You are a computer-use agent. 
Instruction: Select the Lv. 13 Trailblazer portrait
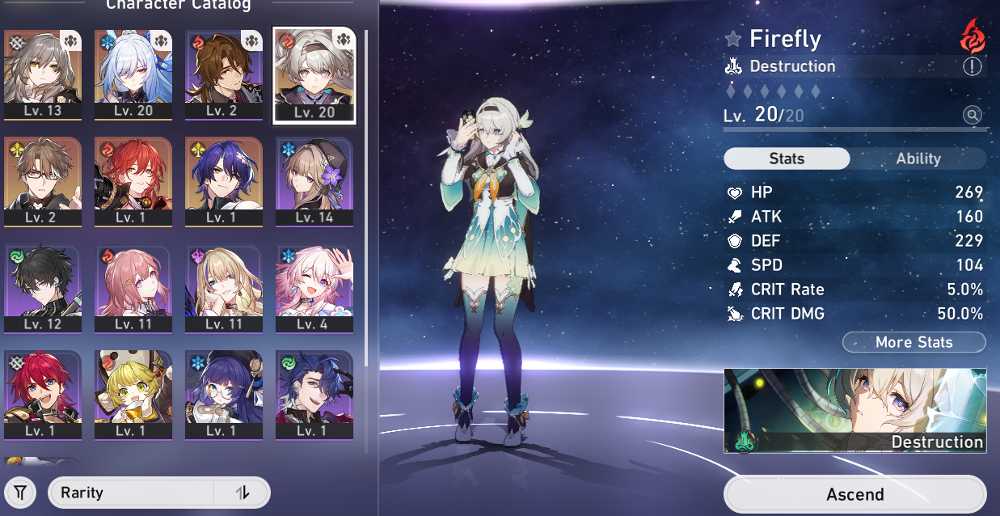pos(42,75)
